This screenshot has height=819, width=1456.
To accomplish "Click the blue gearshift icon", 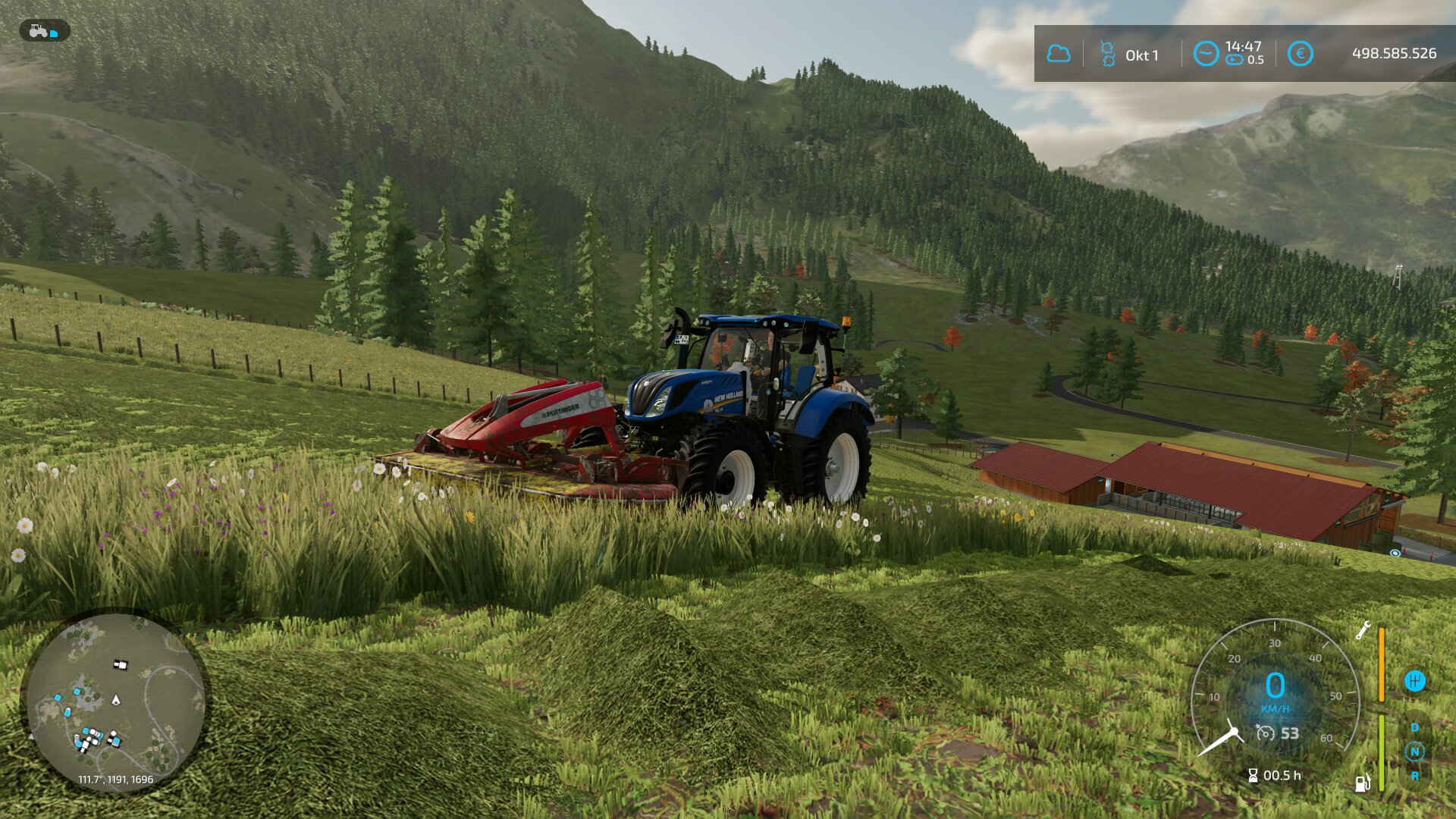I will coord(1414,680).
